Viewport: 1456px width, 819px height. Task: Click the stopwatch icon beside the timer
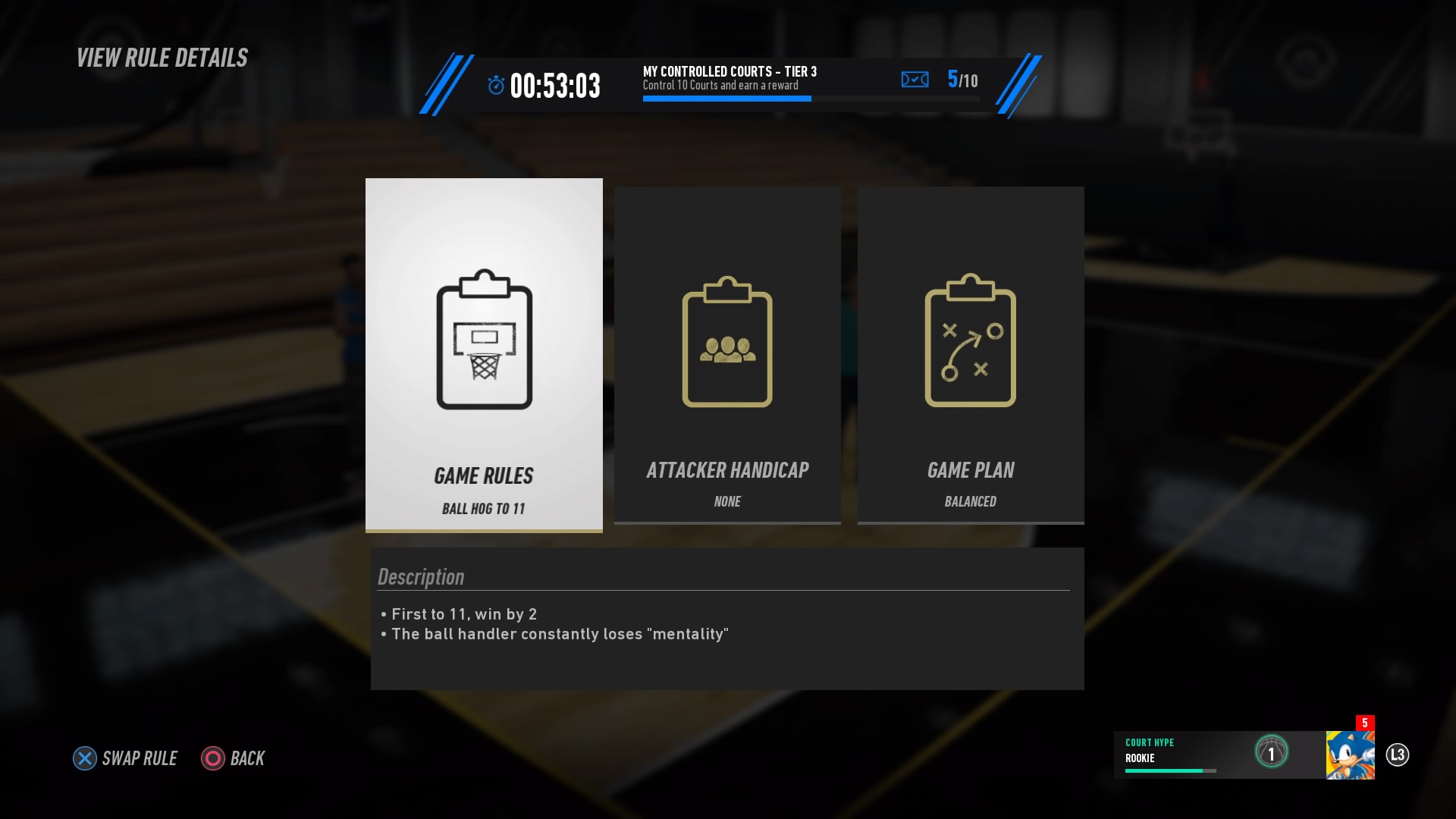tap(496, 84)
